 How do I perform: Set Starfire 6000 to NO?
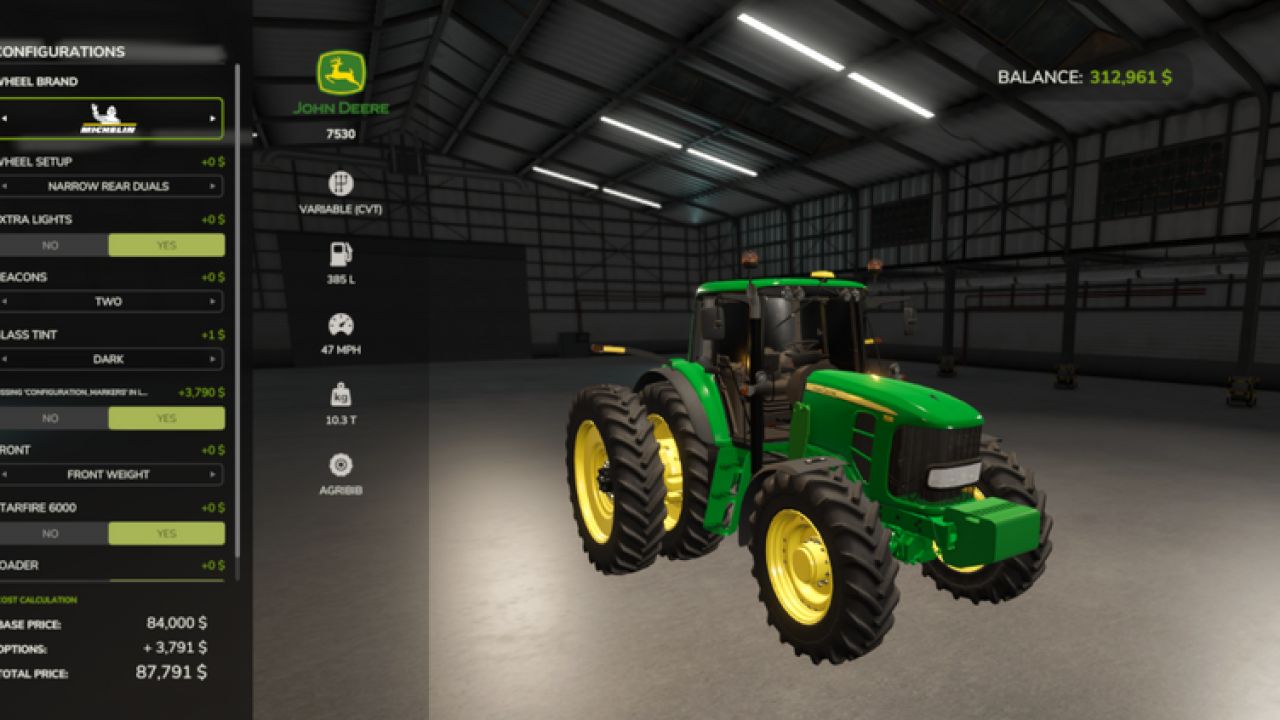[50, 533]
